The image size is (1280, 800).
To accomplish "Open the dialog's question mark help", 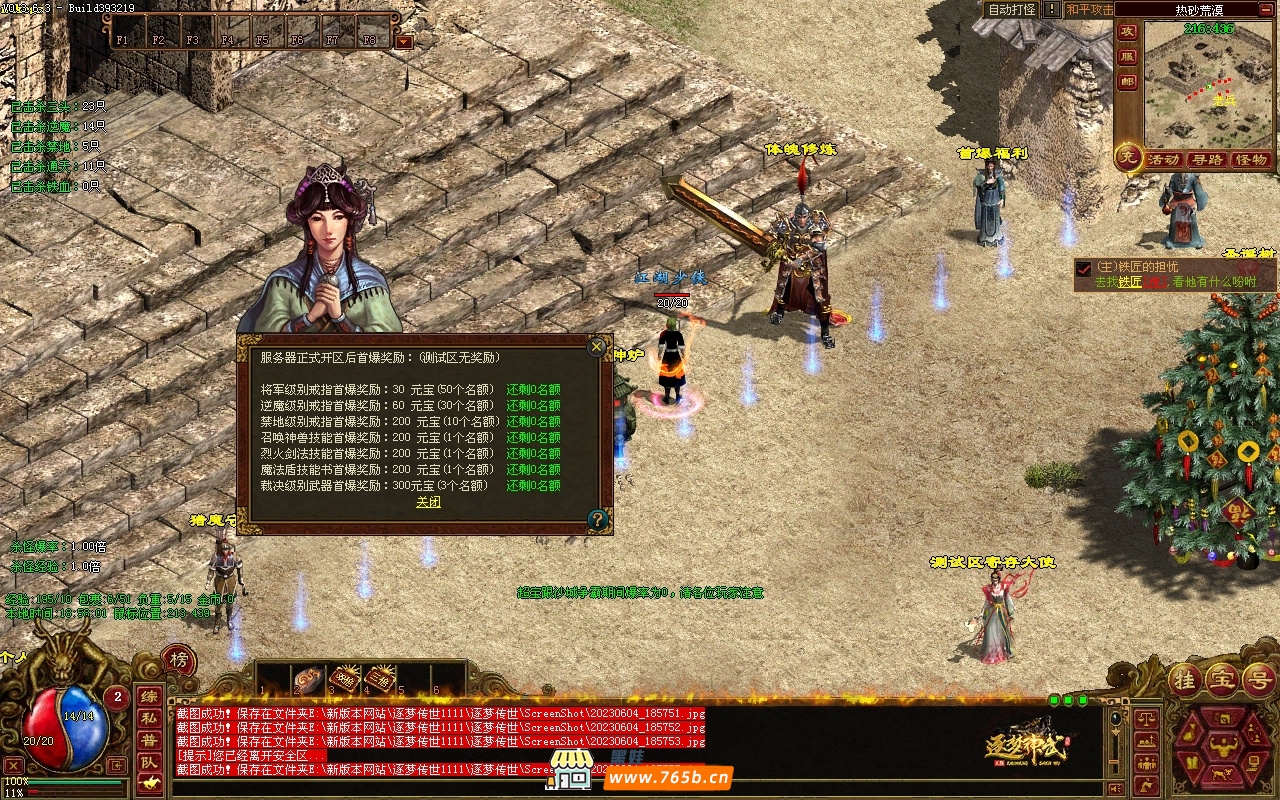I will (597, 520).
